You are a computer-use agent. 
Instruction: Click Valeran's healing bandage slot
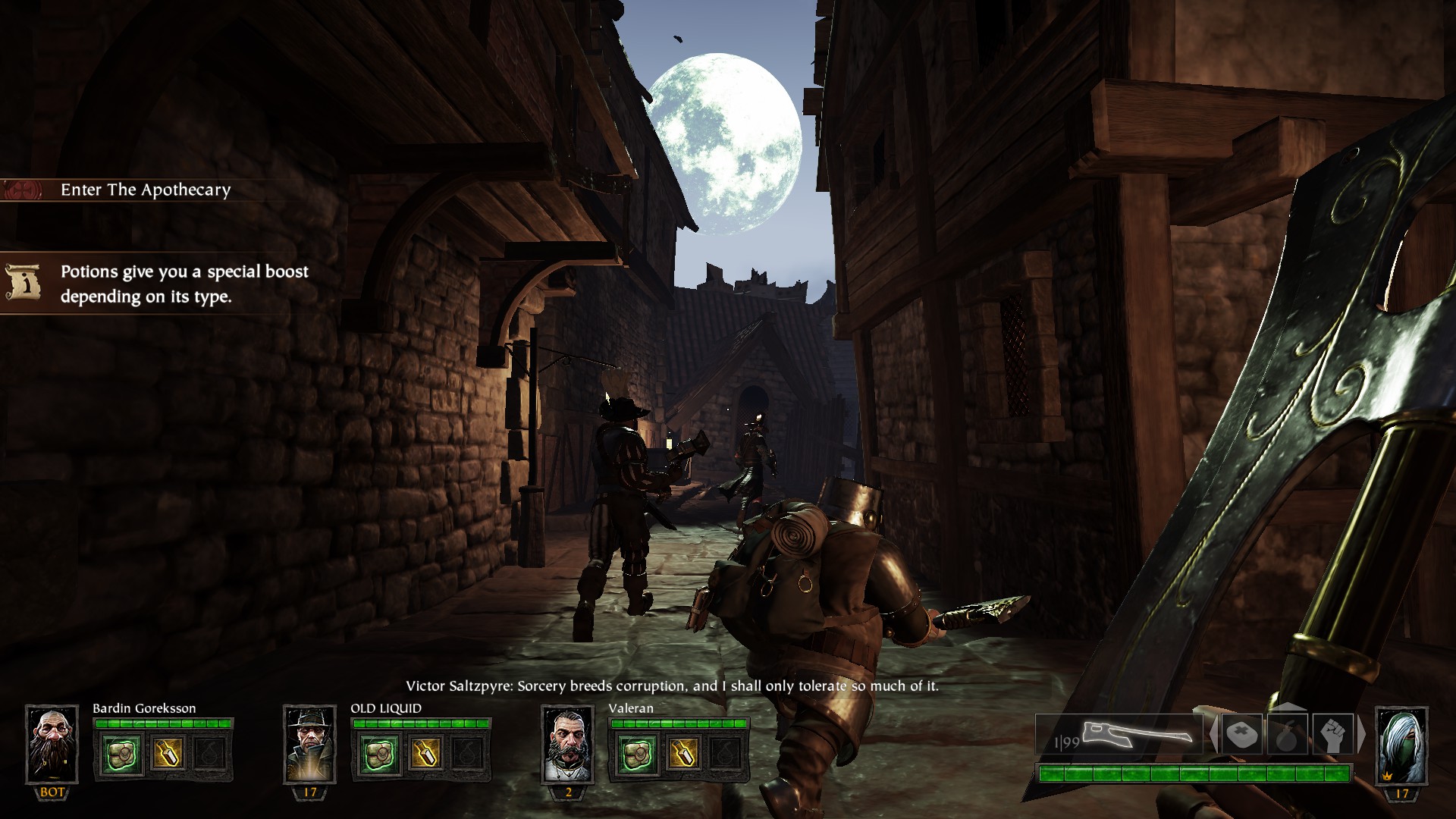[637, 753]
